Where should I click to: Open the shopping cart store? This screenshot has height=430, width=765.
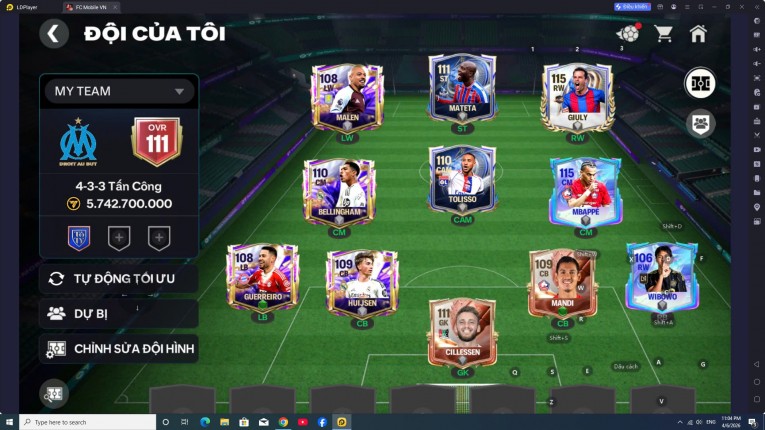(663, 34)
